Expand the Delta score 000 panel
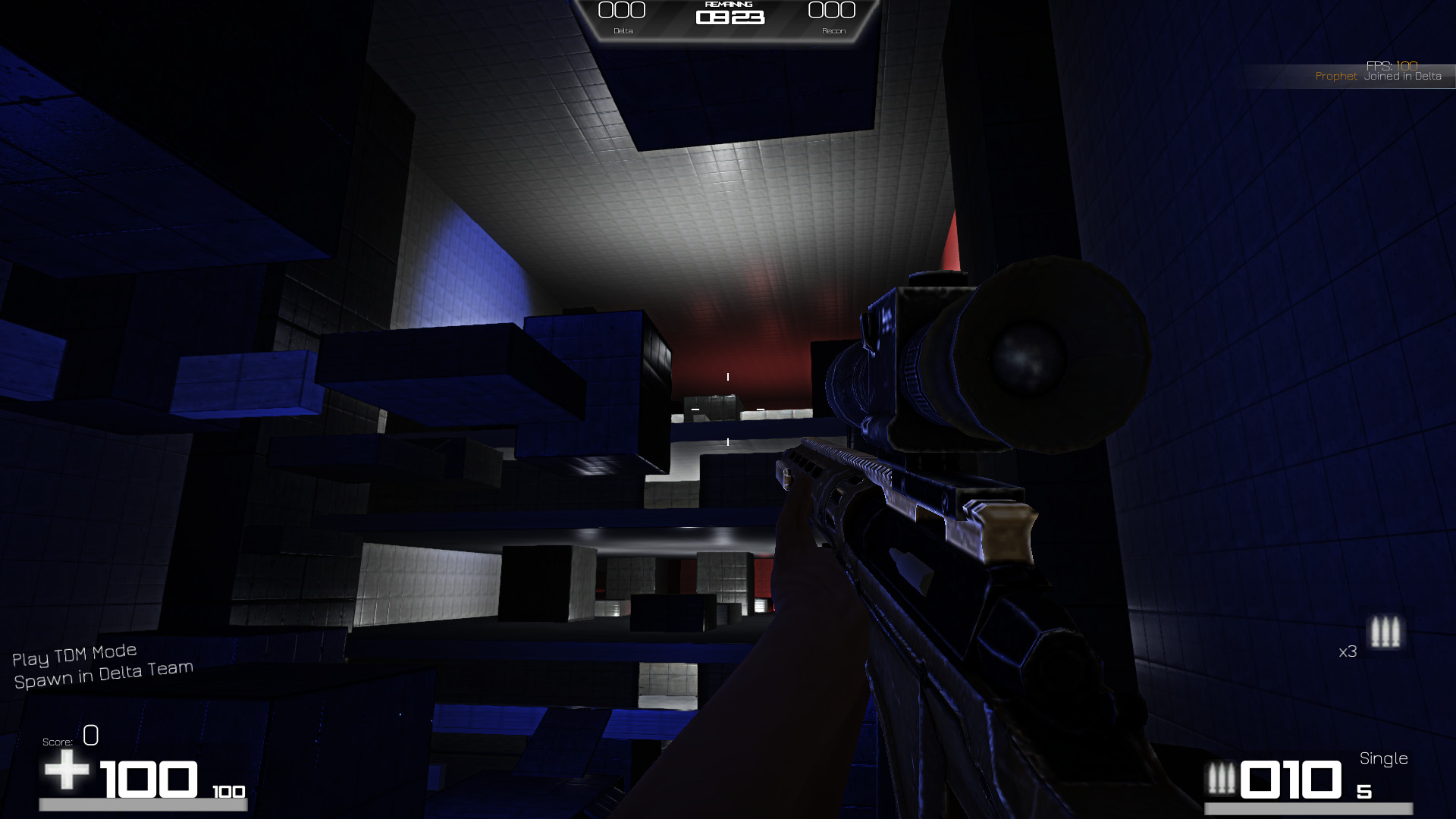1456x819 pixels. [x=620, y=11]
